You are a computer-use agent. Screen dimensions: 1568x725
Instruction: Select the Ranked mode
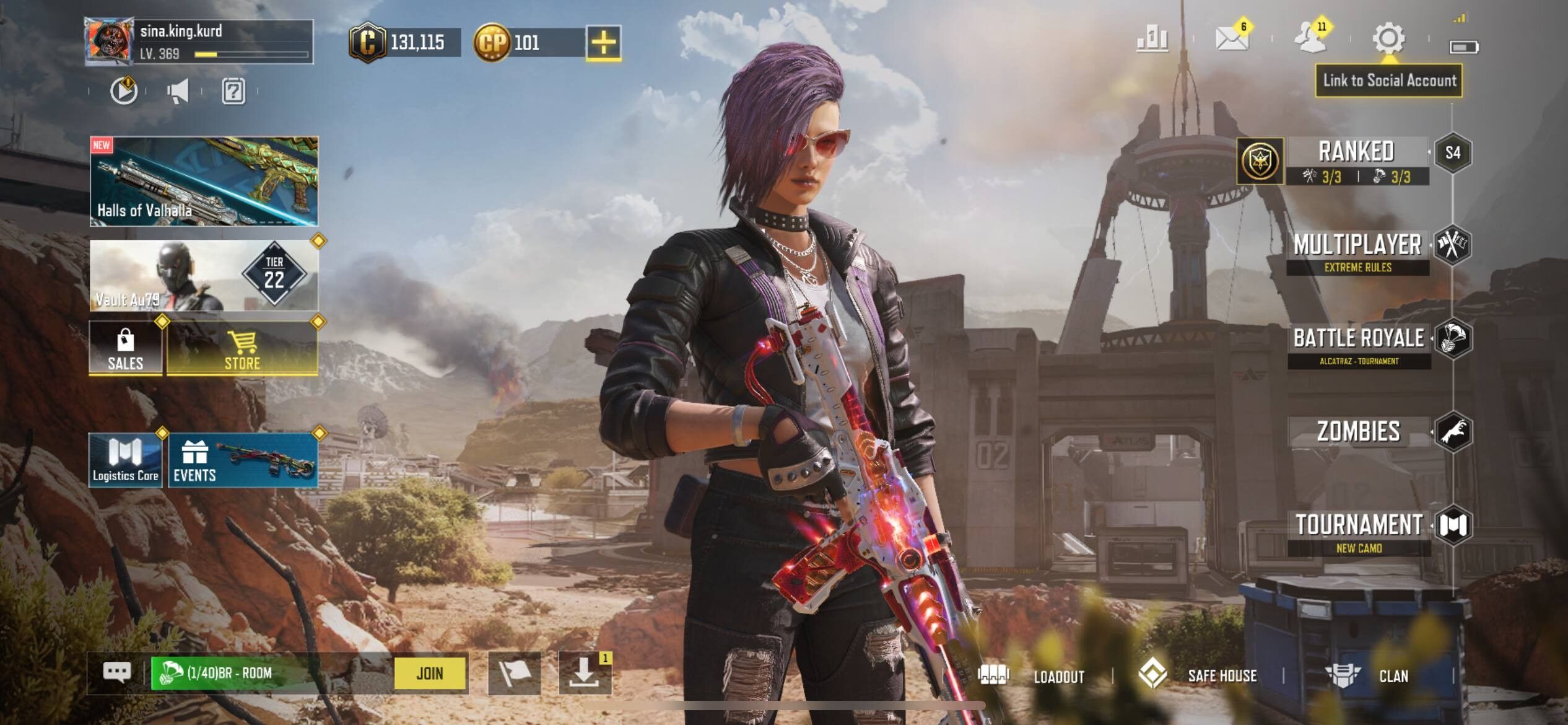point(1356,160)
